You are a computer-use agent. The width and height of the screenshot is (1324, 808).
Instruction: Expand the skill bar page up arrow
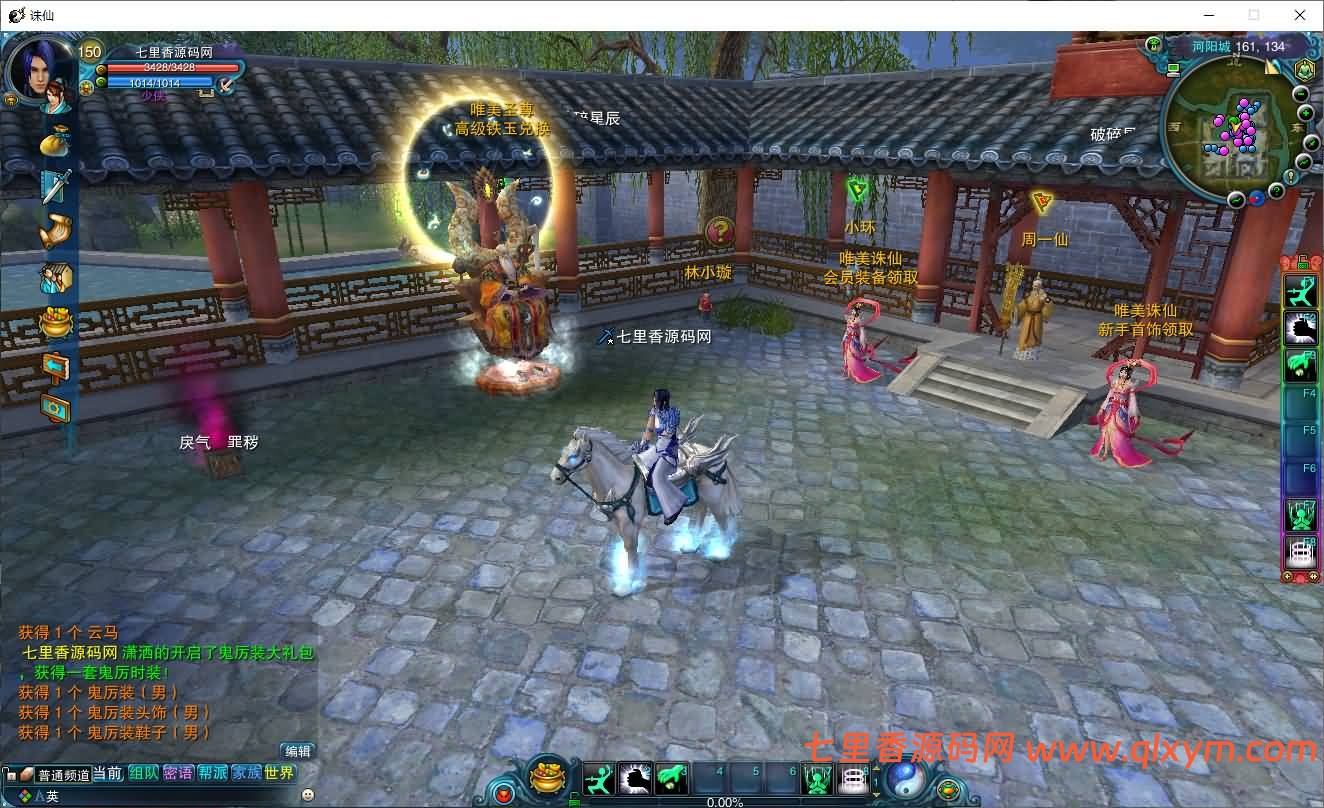click(x=874, y=768)
